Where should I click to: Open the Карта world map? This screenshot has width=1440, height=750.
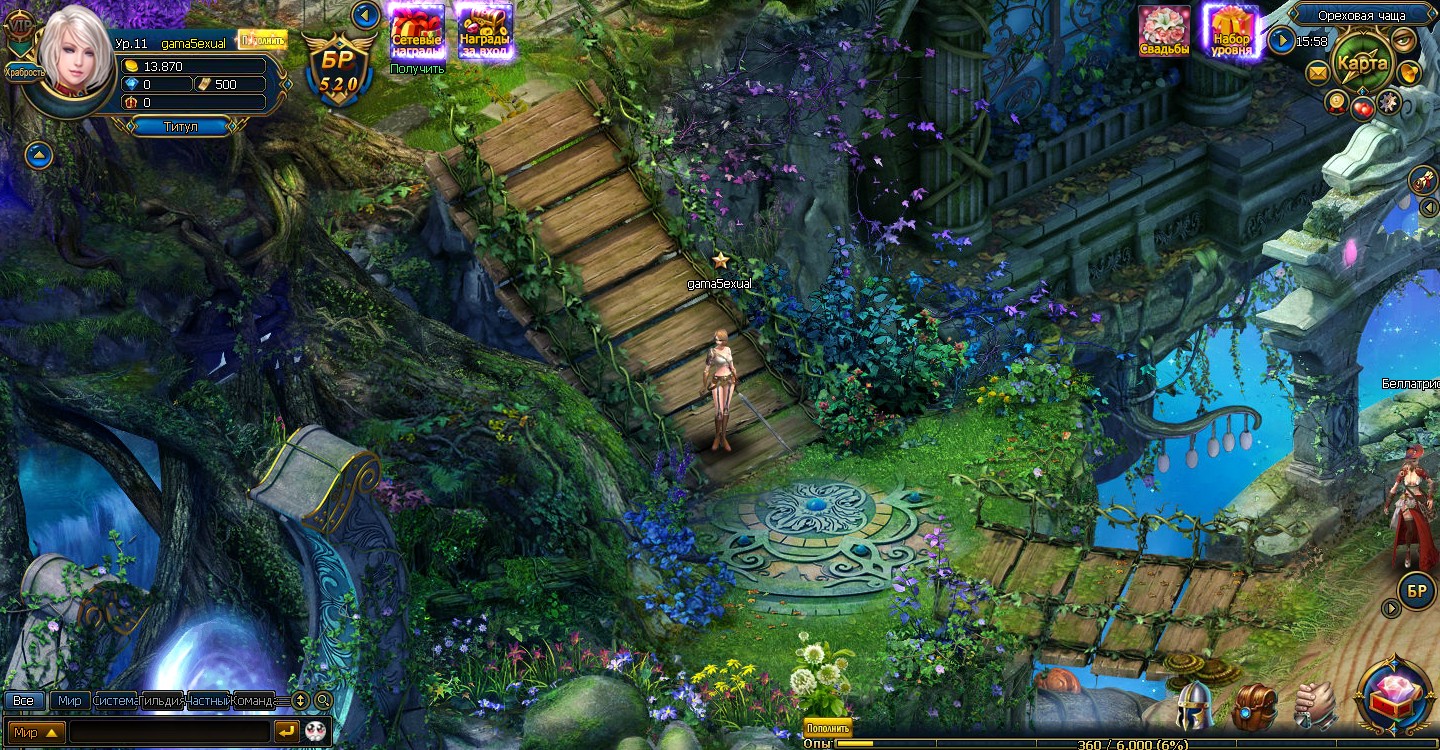tap(1362, 62)
